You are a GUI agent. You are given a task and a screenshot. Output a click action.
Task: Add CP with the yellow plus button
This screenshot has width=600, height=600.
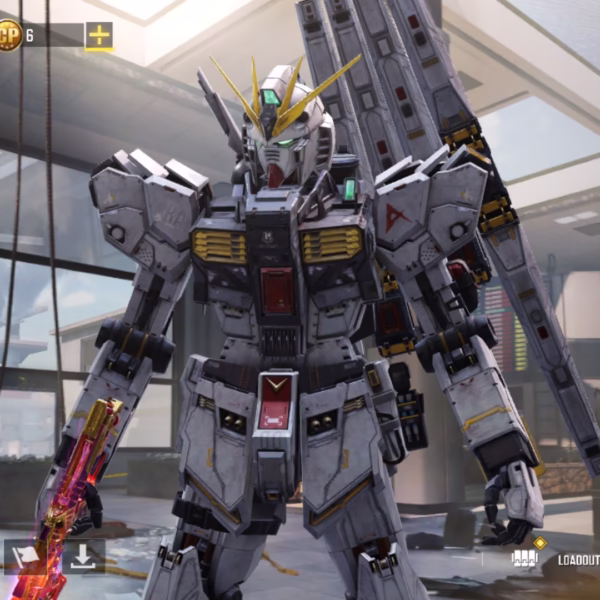(x=99, y=36)
